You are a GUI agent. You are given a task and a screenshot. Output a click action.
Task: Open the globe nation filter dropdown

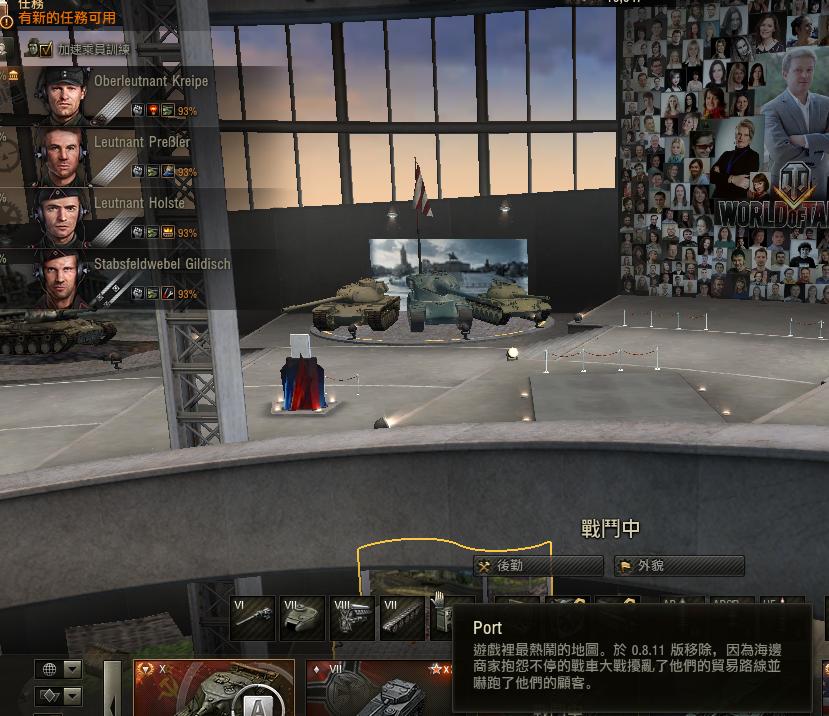pos(59,669)
